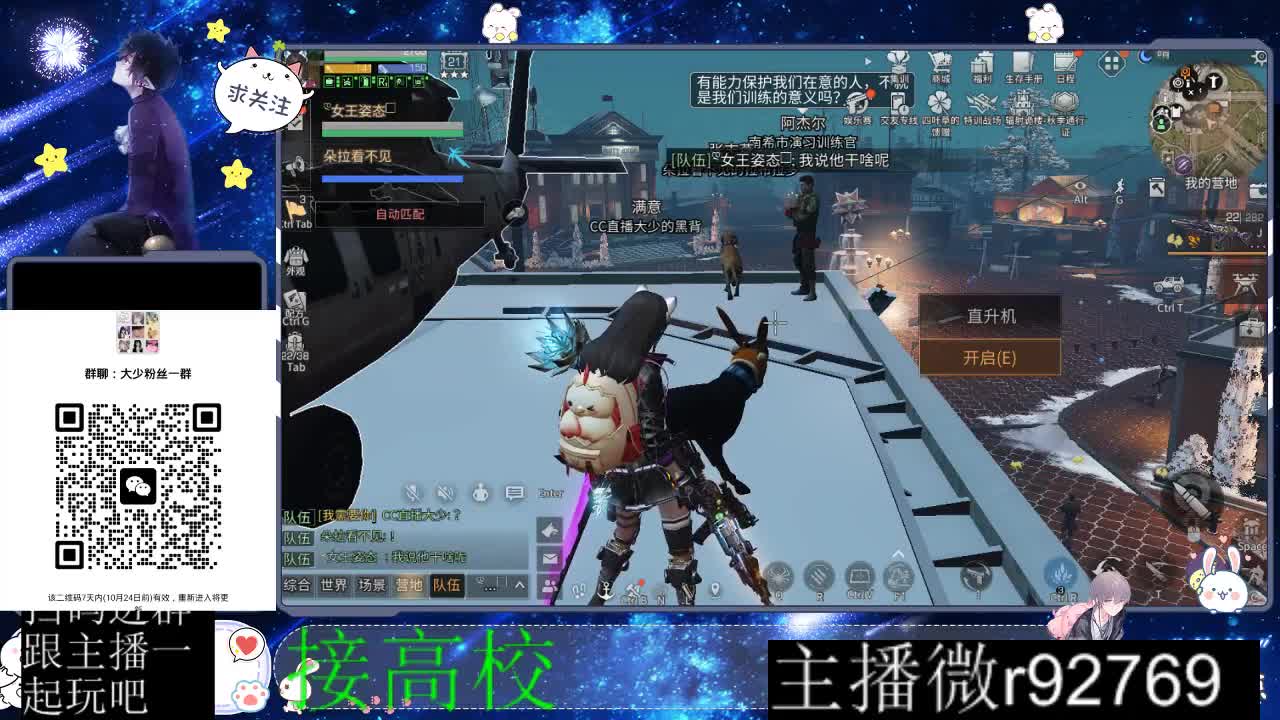The width and height of the screenshot is (1280, 720).
Task: Click the 自动匹配 auto match button
Action: point(398,214)
